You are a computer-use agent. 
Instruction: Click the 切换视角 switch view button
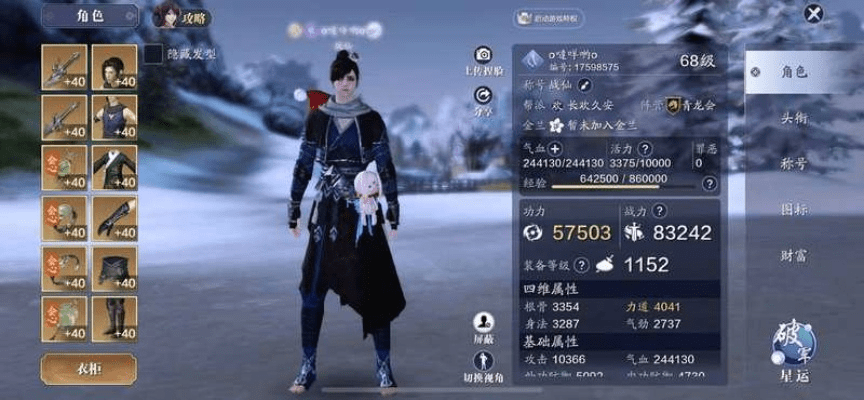point(484,360)
